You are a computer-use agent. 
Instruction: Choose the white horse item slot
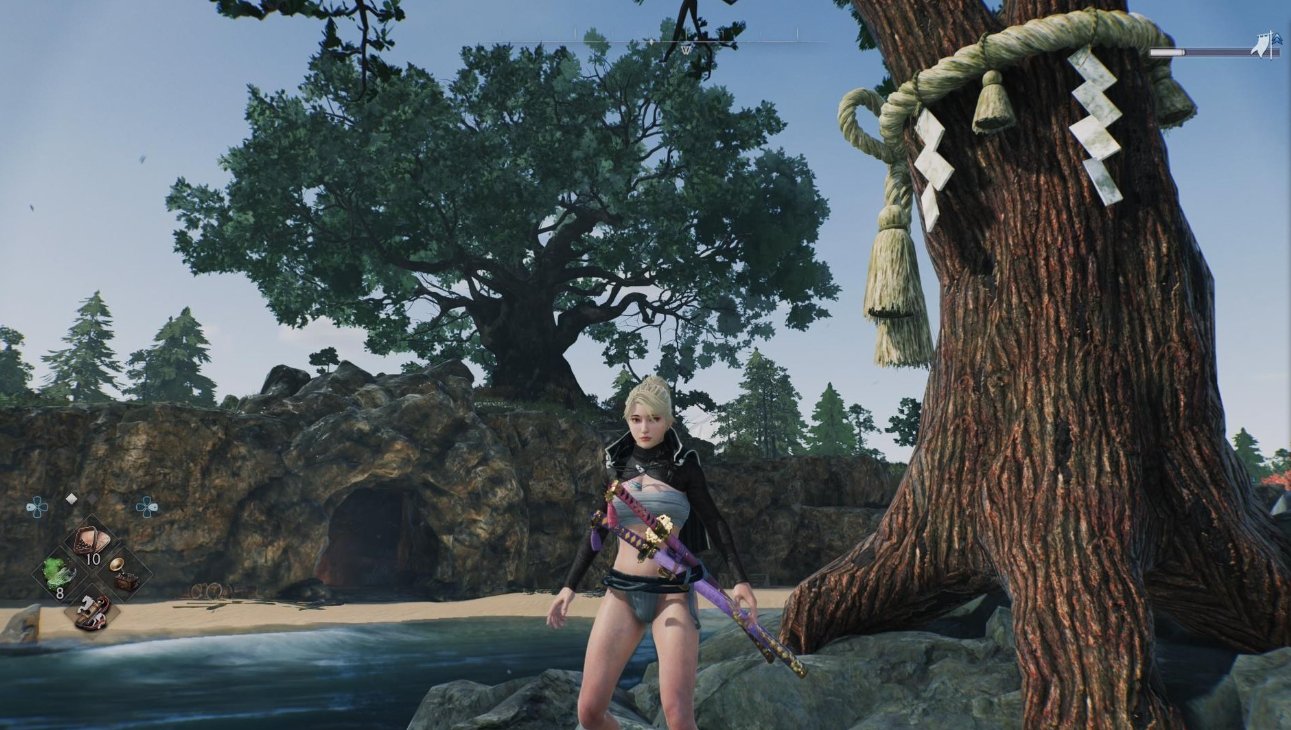point(92,609)
